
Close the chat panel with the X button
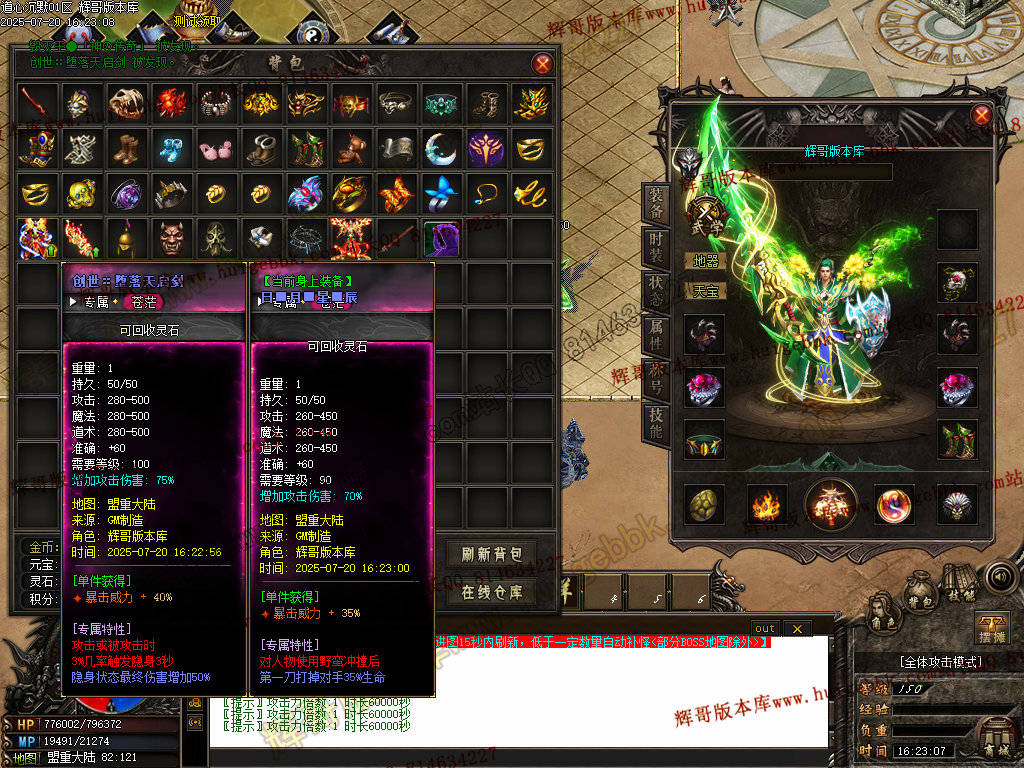(x=796, y=628)
